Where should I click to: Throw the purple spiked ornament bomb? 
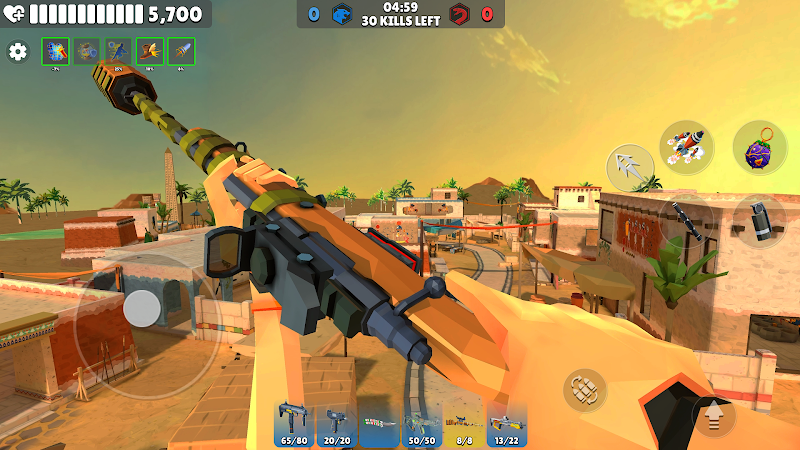click(759, 147)
